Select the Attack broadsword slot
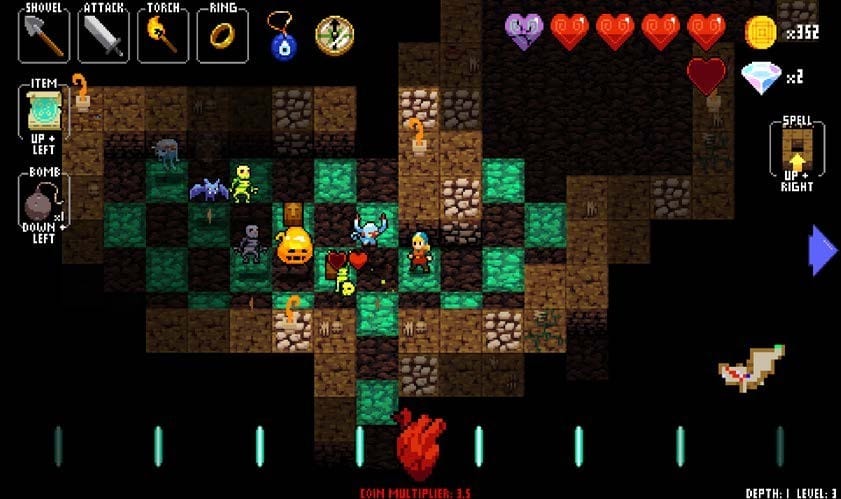841x499 pixels. [x=104, y=36]
